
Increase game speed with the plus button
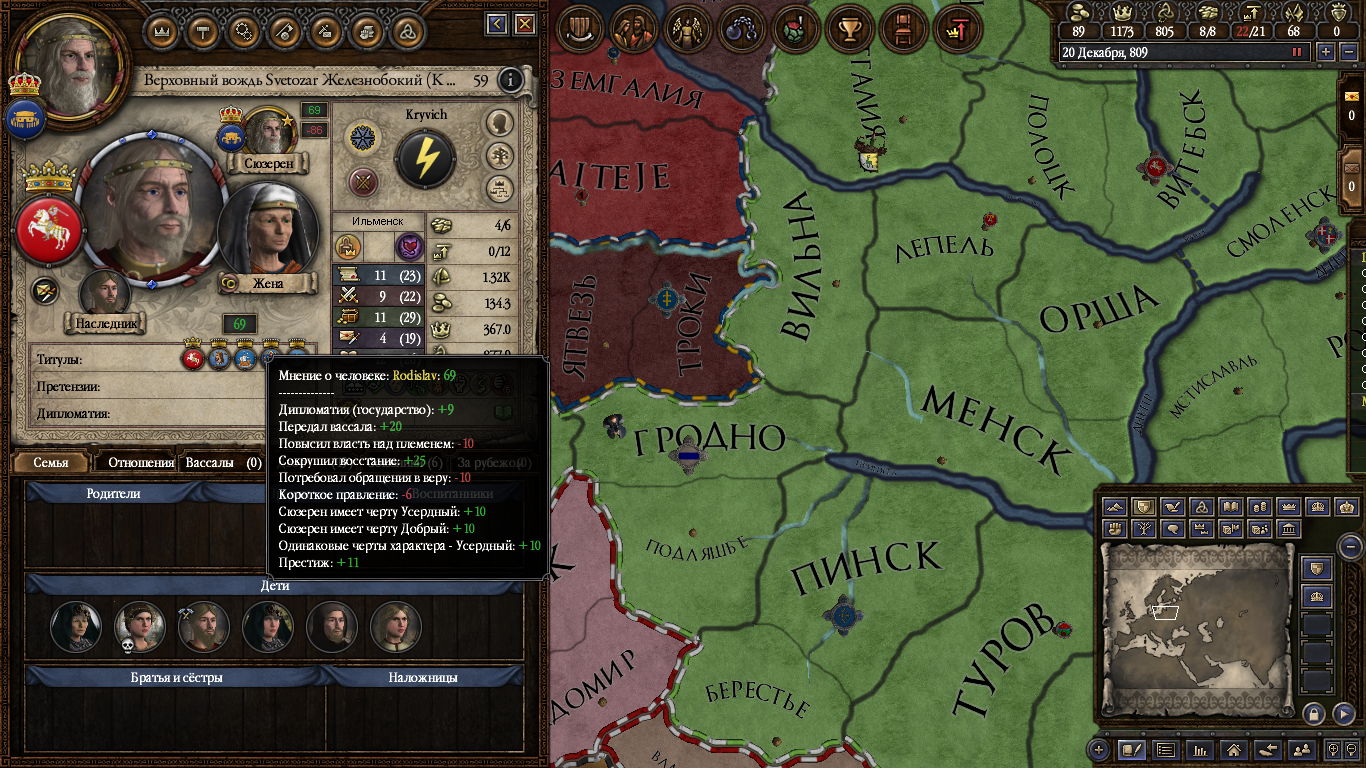click(x=1326, y=52)
